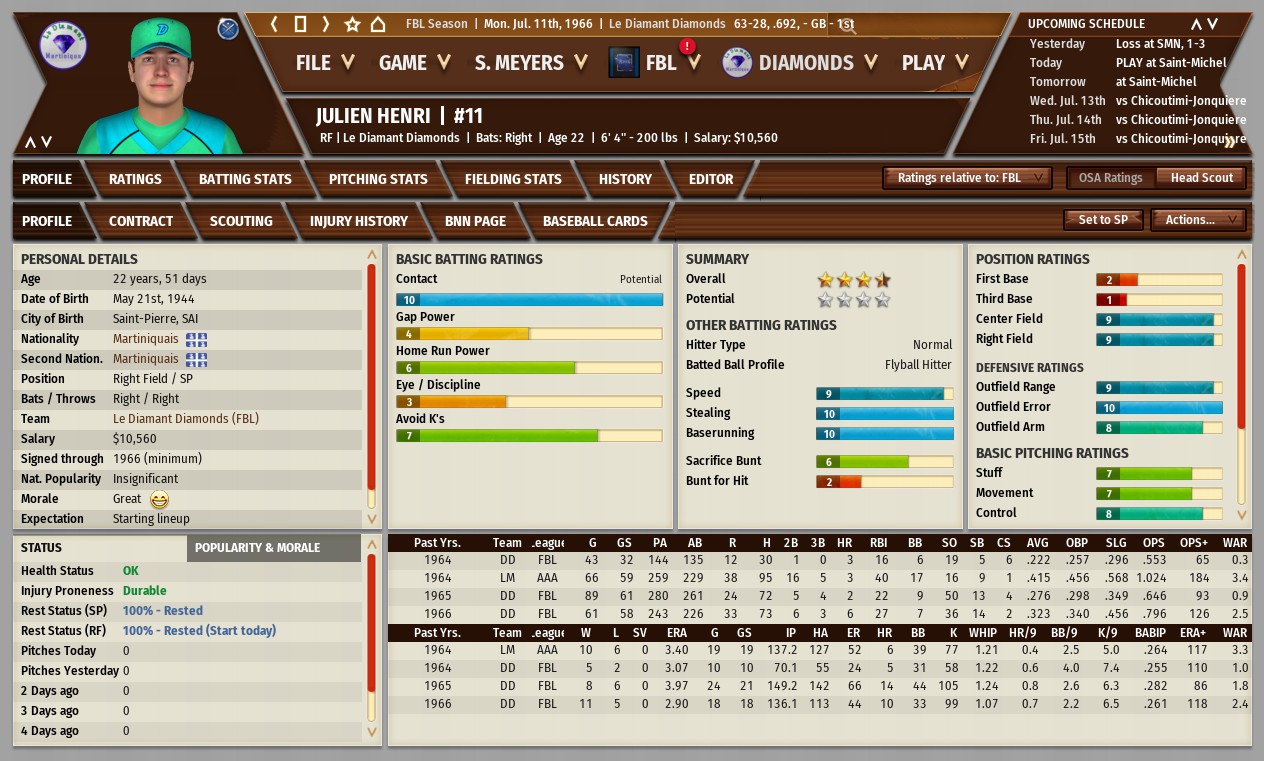Switch to the Batting Stats tab

[x=245, y=179]
